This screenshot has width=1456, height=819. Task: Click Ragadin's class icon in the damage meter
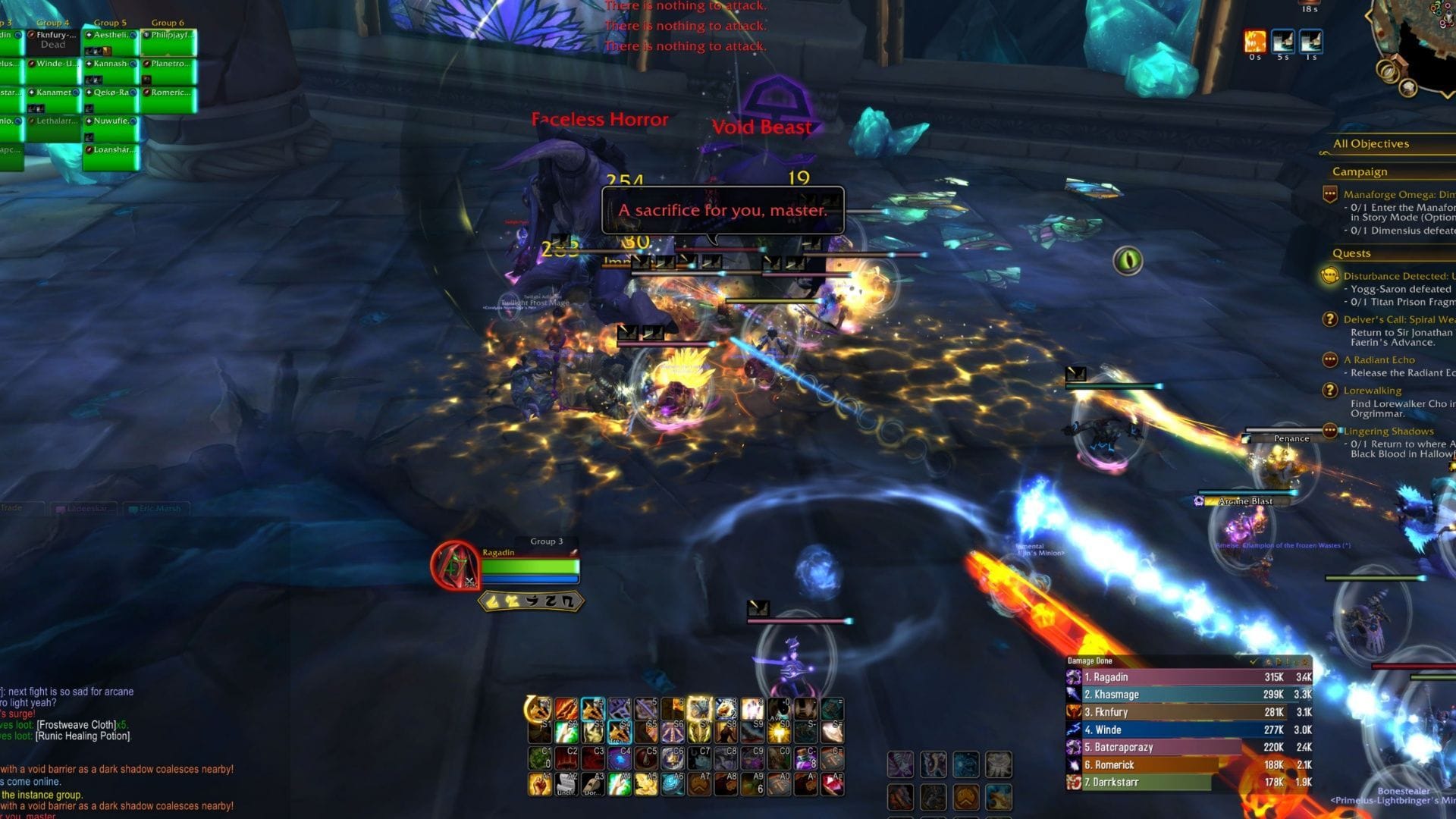(1073, 676)
